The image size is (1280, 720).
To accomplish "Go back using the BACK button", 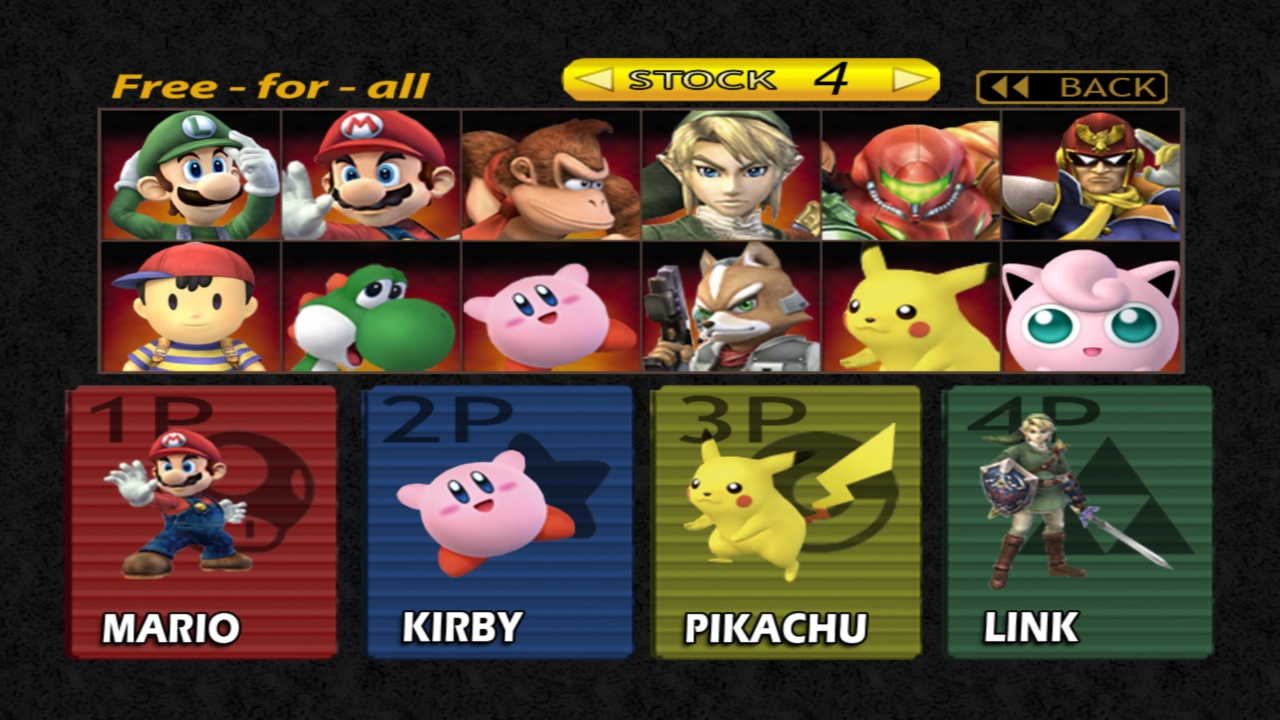I will pyautogui.click(x=1071, y=87).
